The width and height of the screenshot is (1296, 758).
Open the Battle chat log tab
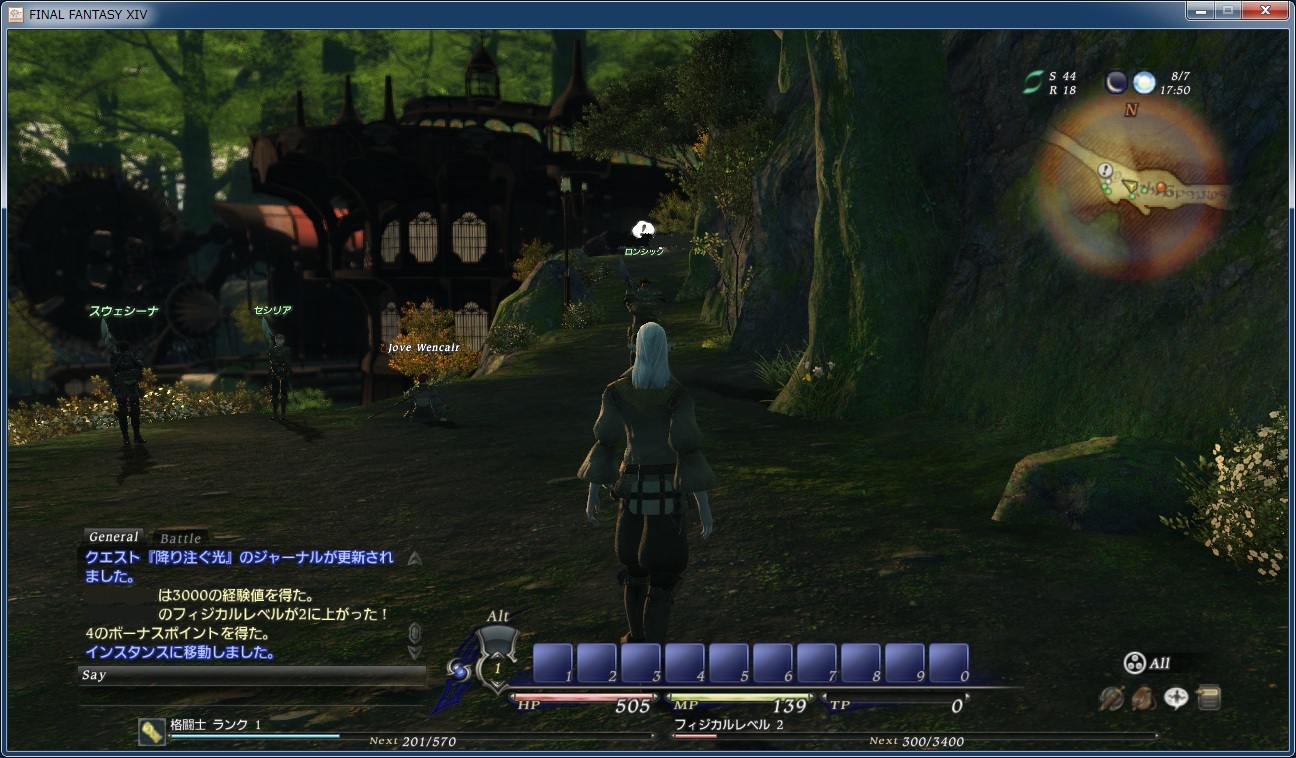180,538
